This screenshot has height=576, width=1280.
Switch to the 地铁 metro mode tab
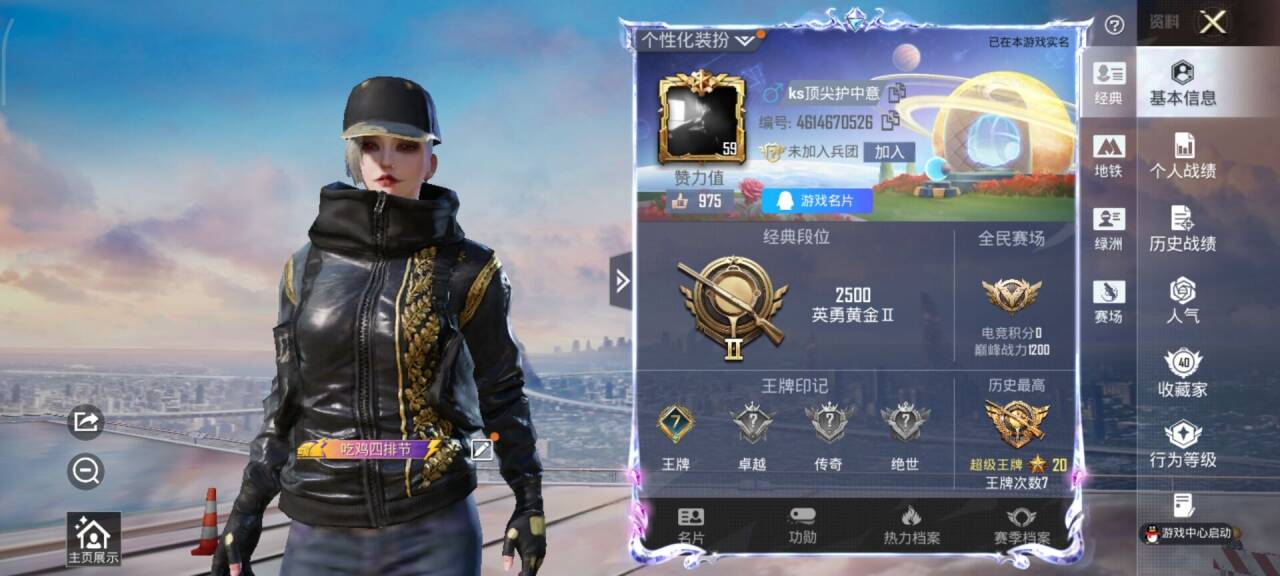coord(1108,156)
